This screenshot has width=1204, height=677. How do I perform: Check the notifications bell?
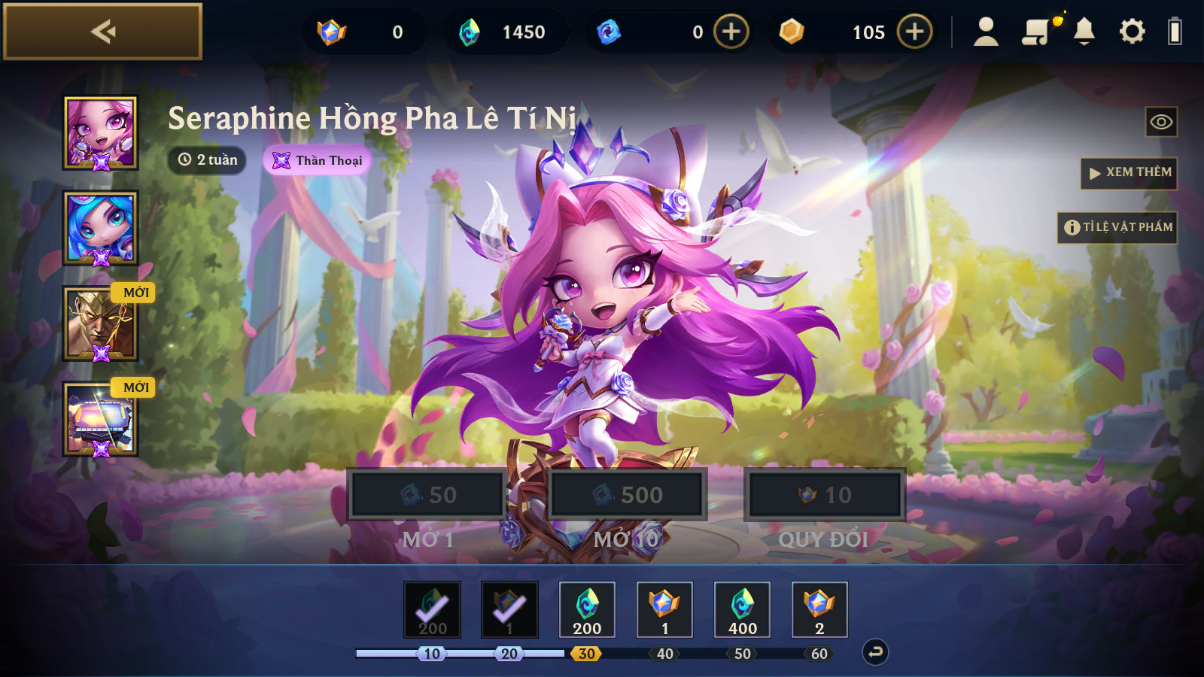click(x=1084, y=32)
